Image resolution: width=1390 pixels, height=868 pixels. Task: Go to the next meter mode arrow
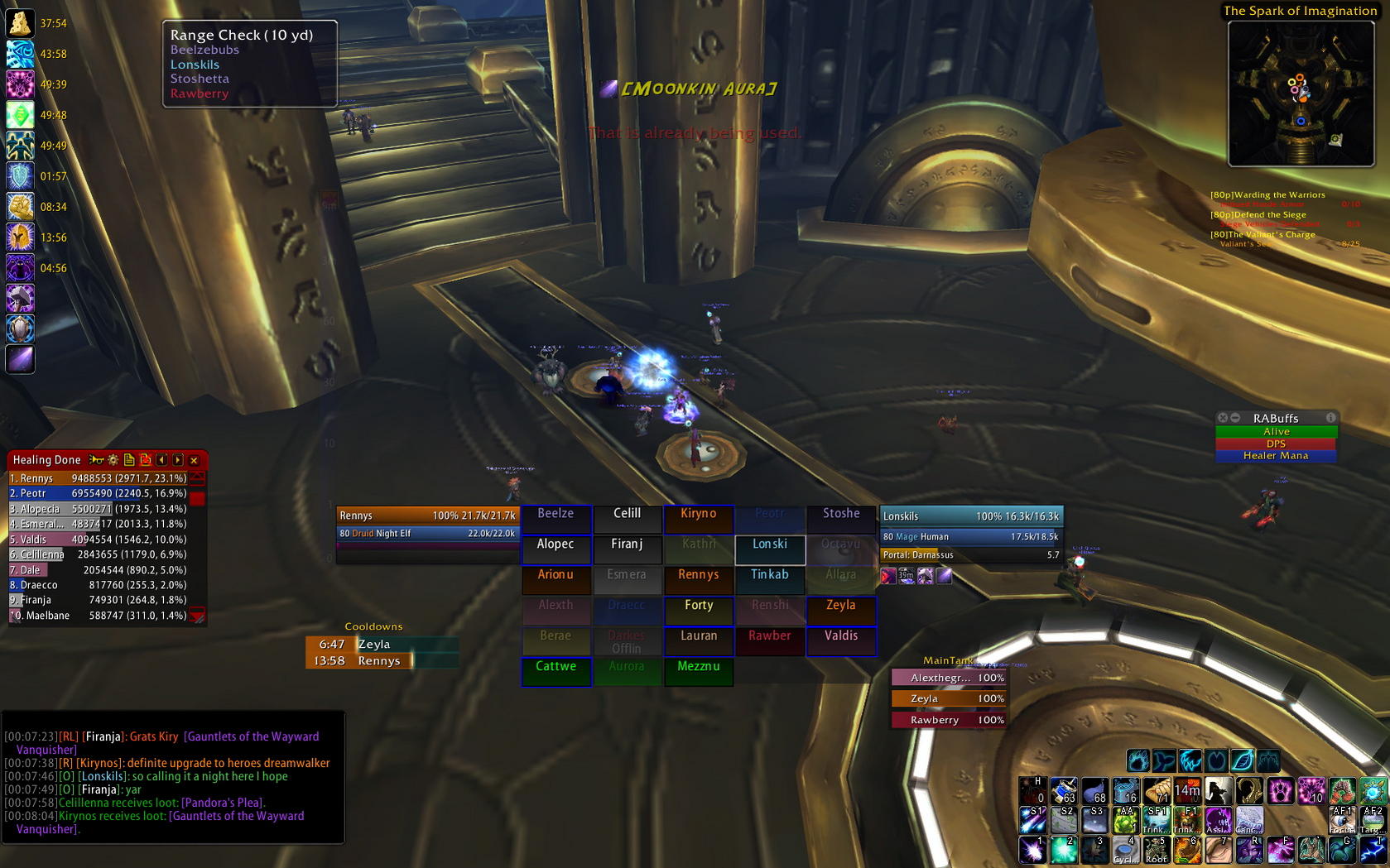(178, 460)
